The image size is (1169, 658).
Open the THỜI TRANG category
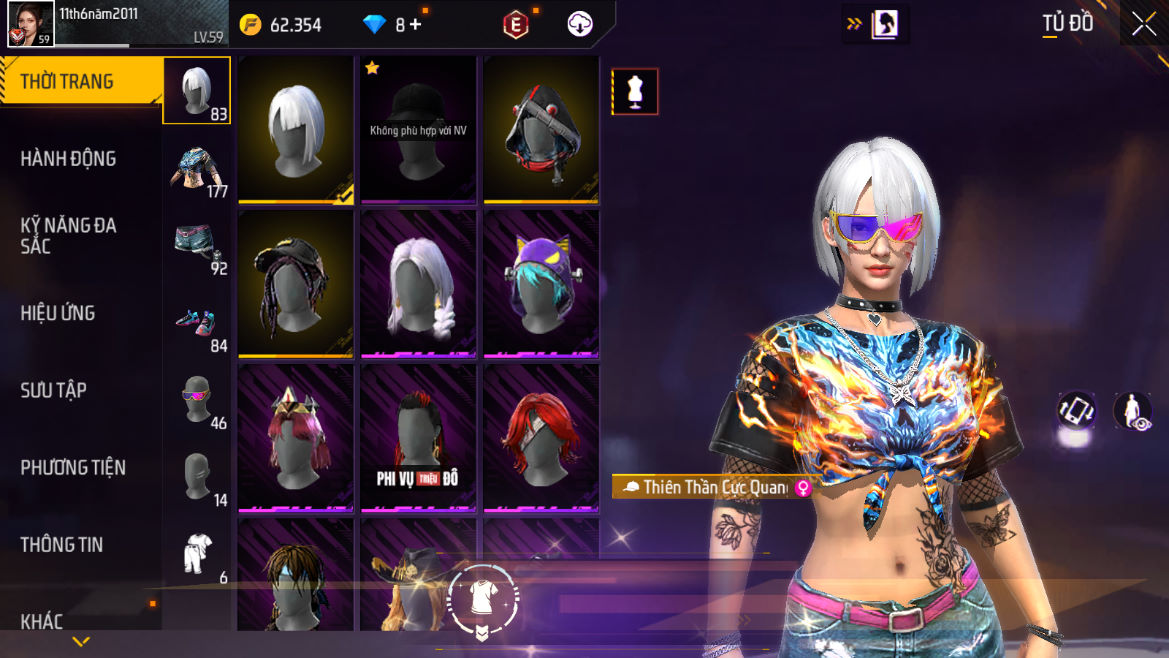pos(67,82)
